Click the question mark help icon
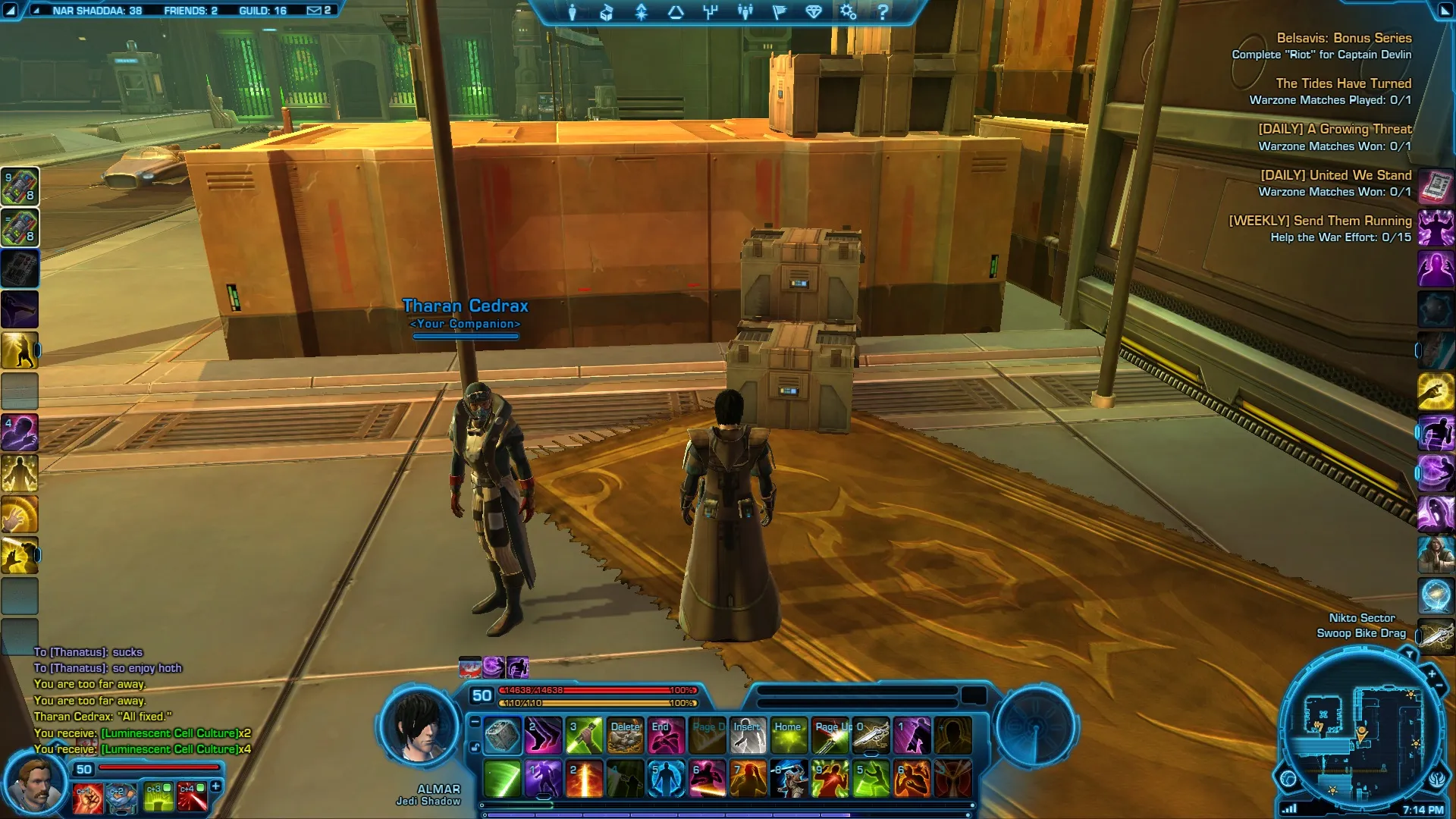This screenshot has height=819, width=1456. (883, 12)
